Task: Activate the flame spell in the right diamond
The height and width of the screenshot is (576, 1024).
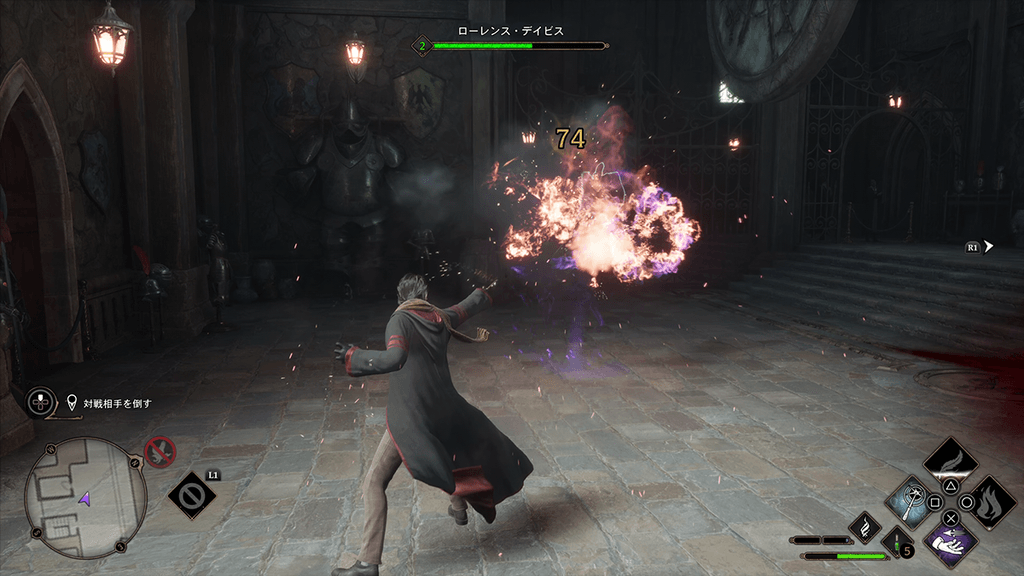Action: pos(991,501)
